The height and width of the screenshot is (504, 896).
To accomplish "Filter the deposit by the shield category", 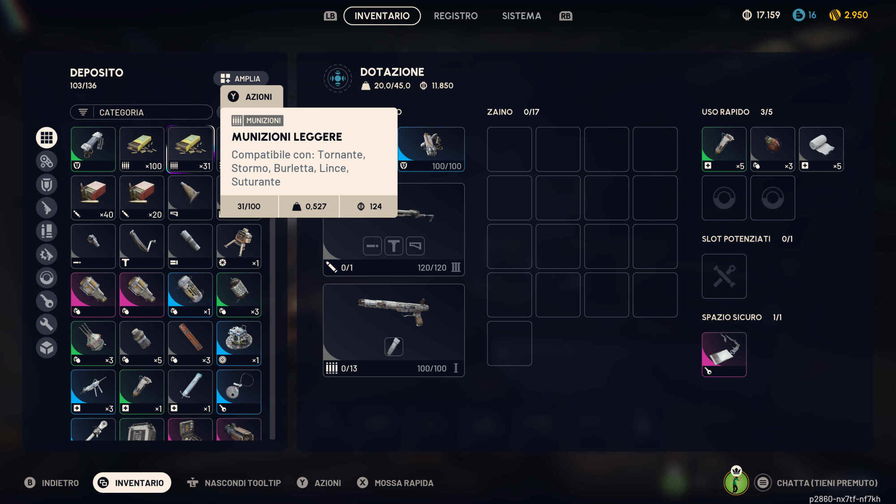I will (x=47, y=185).
